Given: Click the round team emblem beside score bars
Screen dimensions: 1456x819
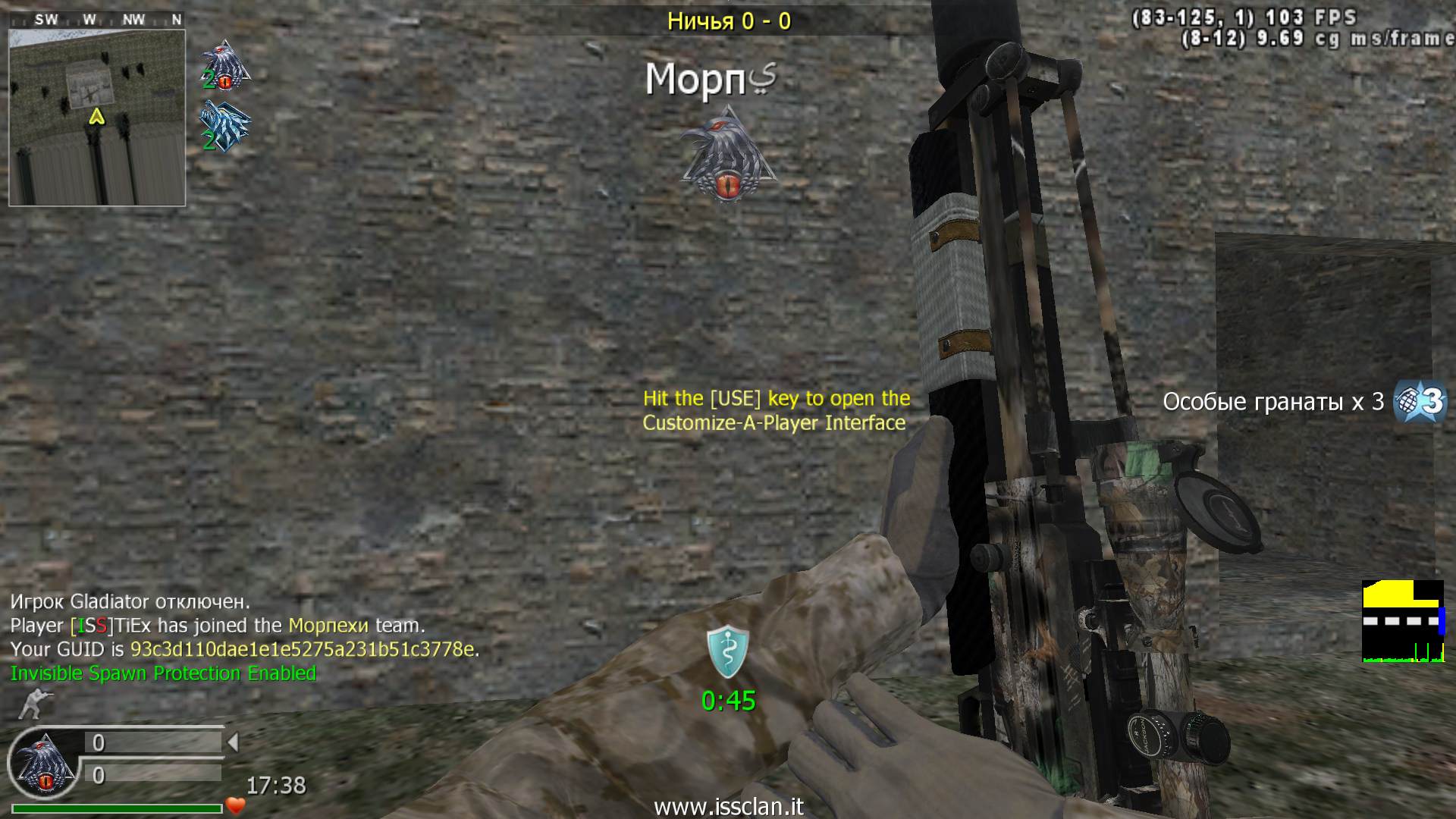Looking at the screenshot, I should (43, 763).
